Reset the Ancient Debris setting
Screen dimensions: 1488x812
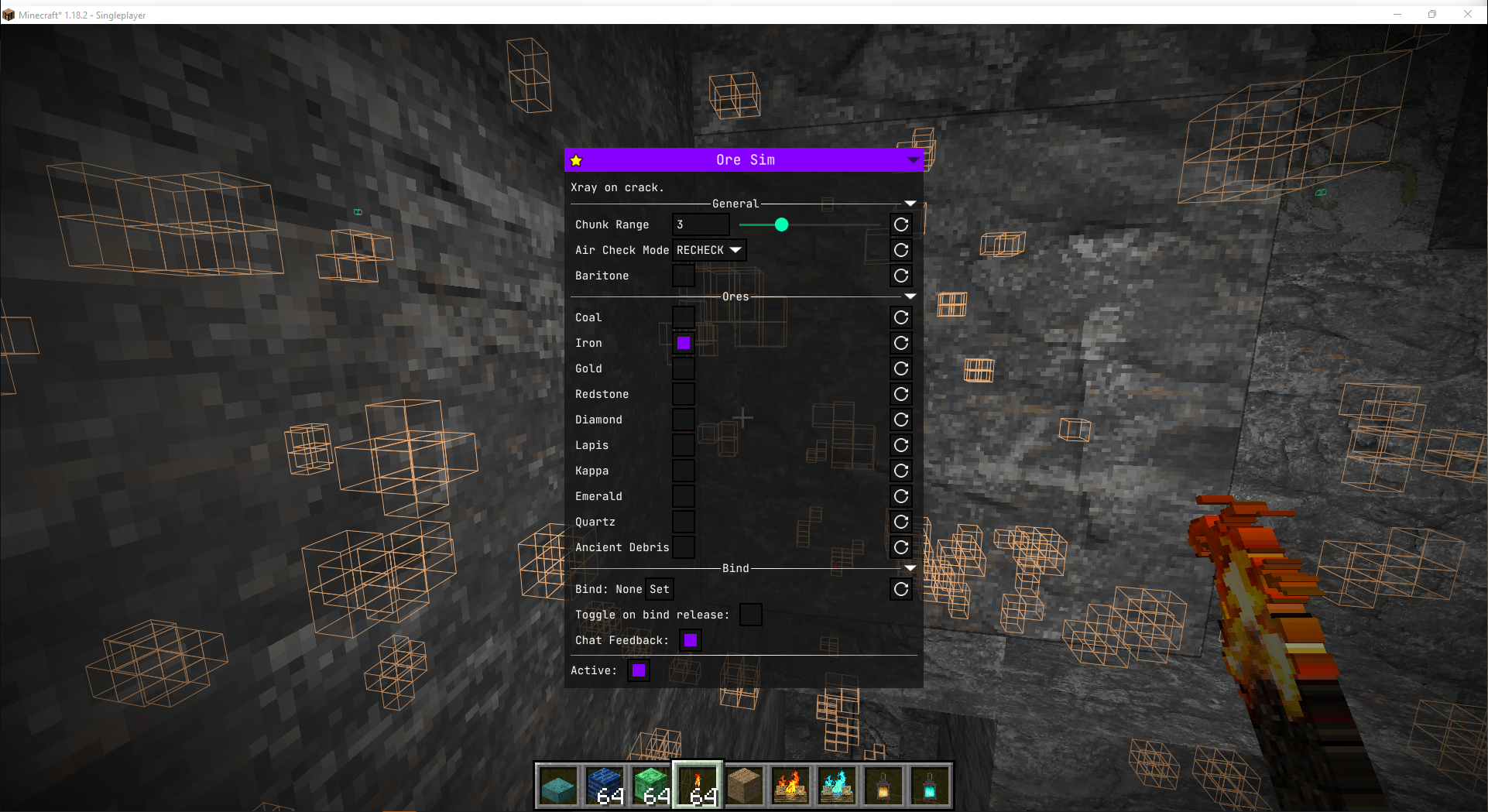pyautogui.click(x=900, y=547)
